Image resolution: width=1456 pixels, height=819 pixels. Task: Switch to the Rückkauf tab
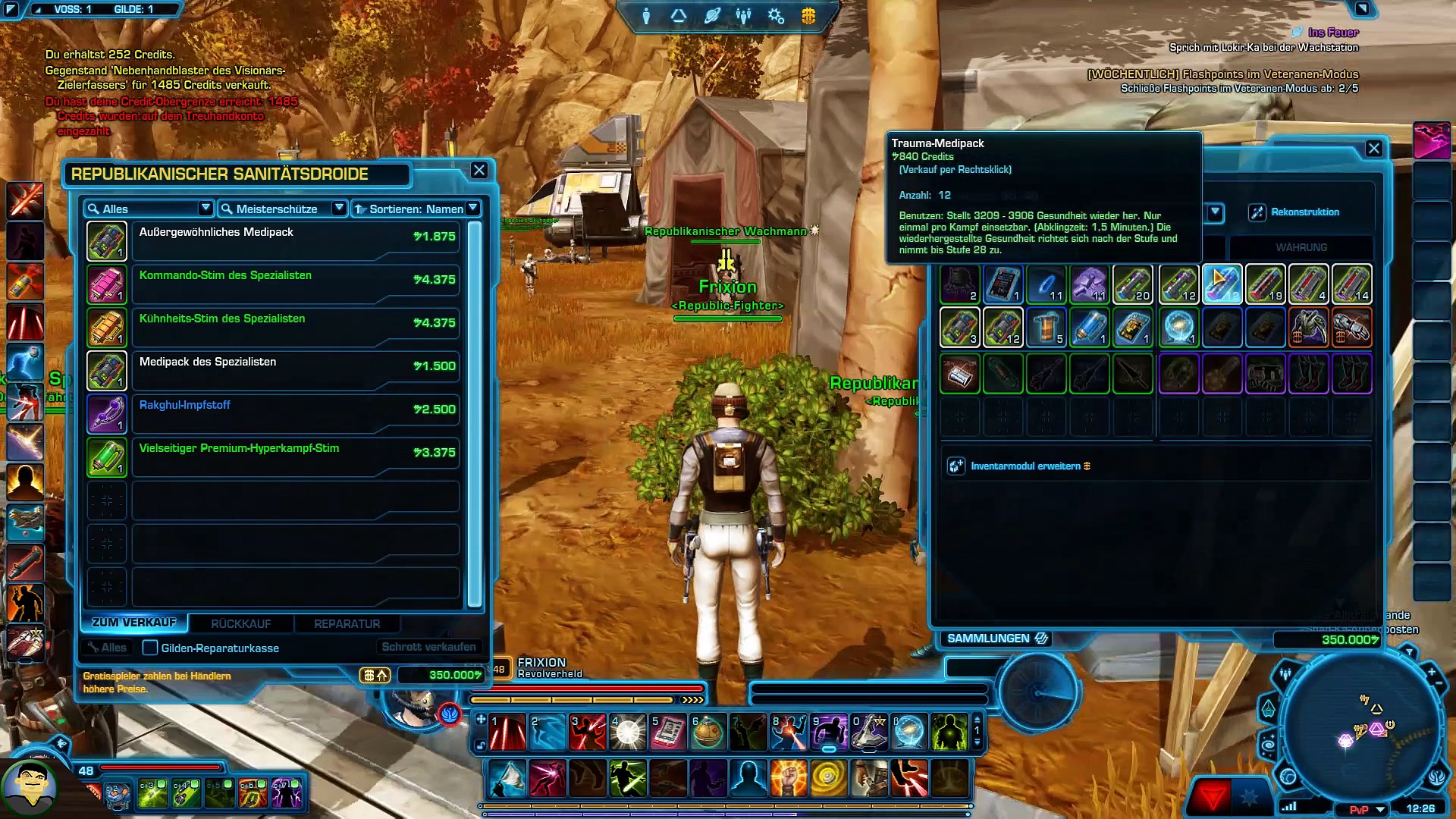pos(240,623)
